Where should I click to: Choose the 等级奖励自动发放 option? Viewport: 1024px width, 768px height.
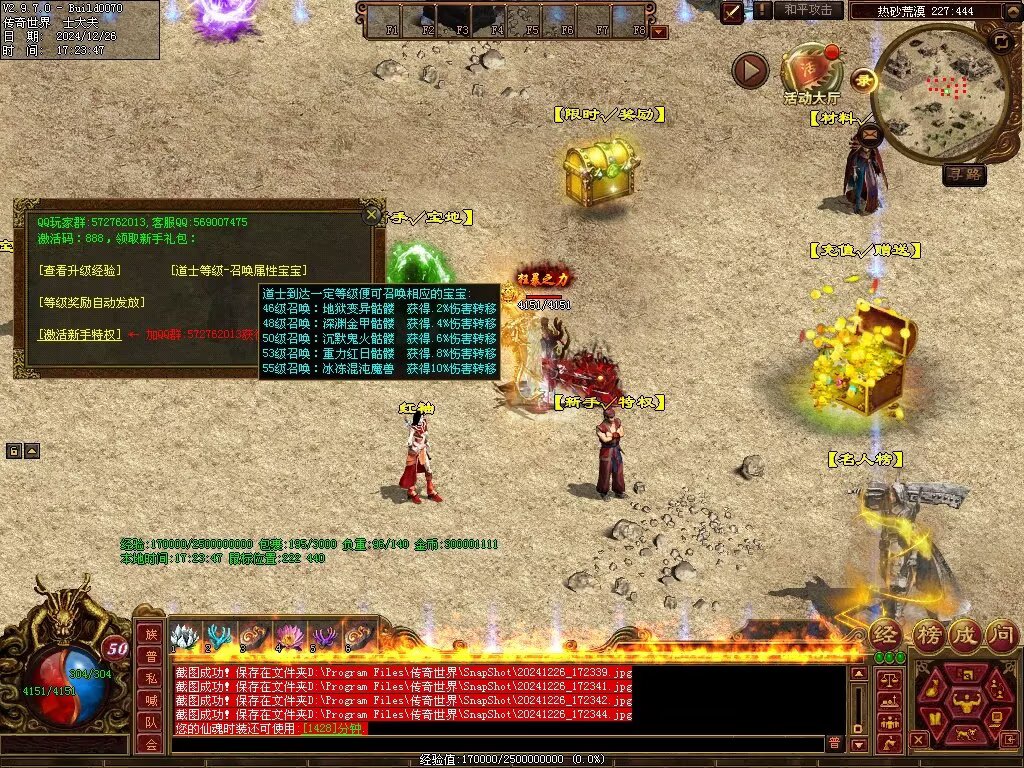point(91,302)
